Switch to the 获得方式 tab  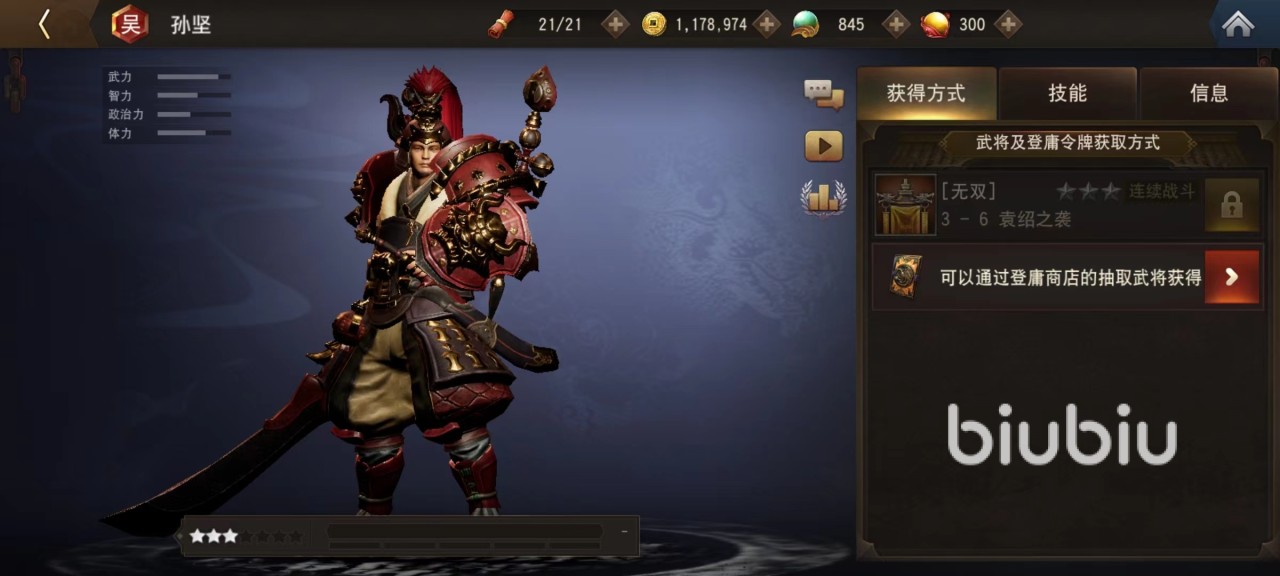click(926, 94)
